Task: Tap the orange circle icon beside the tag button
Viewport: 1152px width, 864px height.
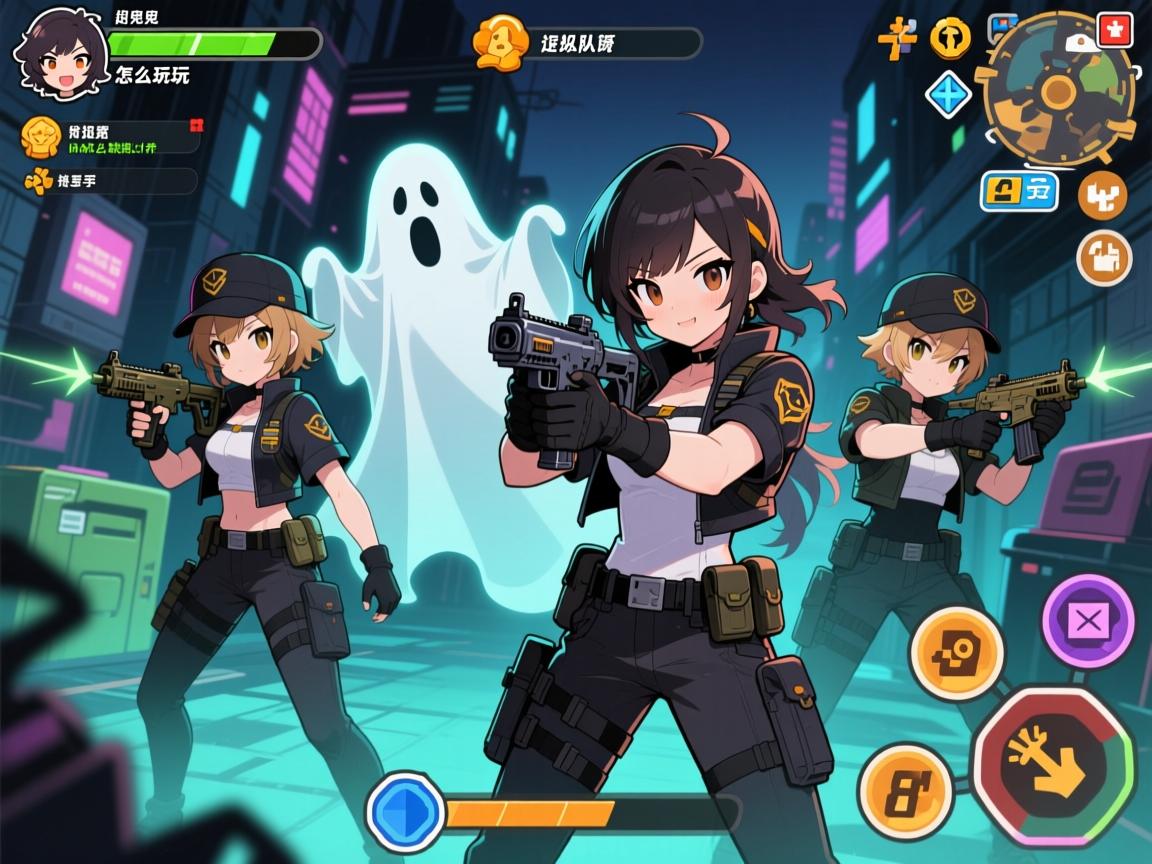Action: [x=1103, y=195]
